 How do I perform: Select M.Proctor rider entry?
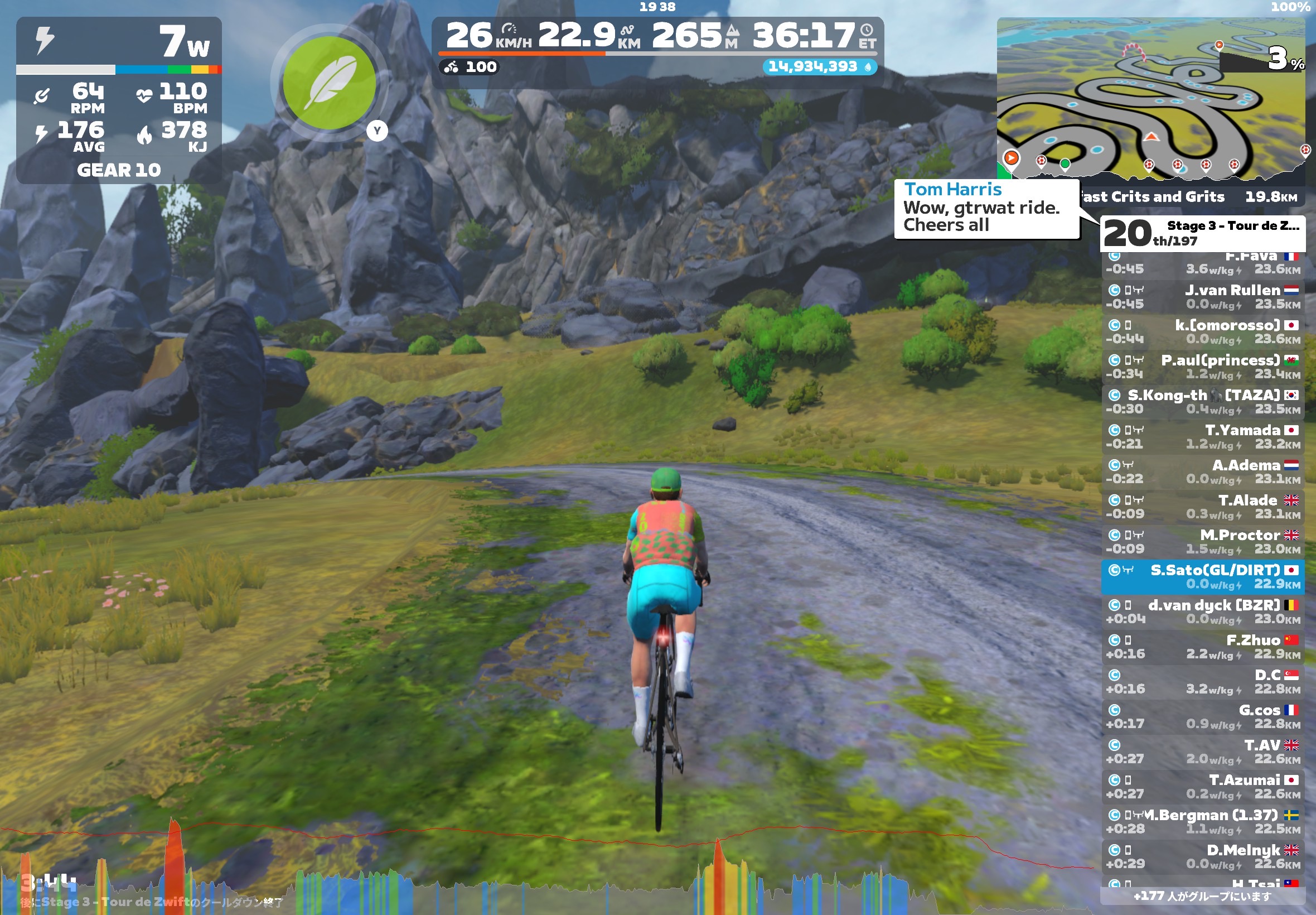(x=1203, y=541)
